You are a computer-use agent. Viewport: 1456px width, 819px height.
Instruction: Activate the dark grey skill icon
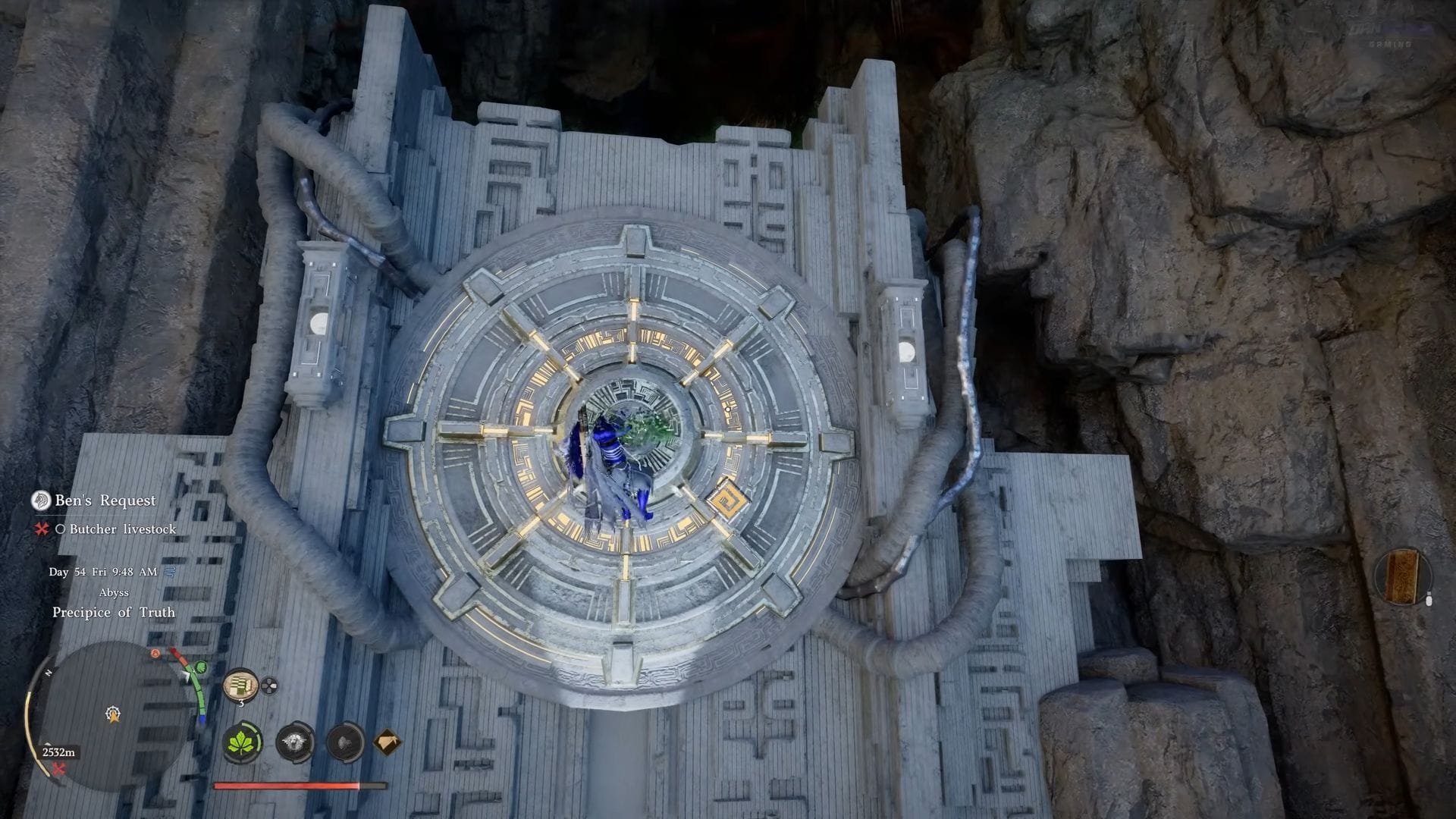[x=345, y=741]
